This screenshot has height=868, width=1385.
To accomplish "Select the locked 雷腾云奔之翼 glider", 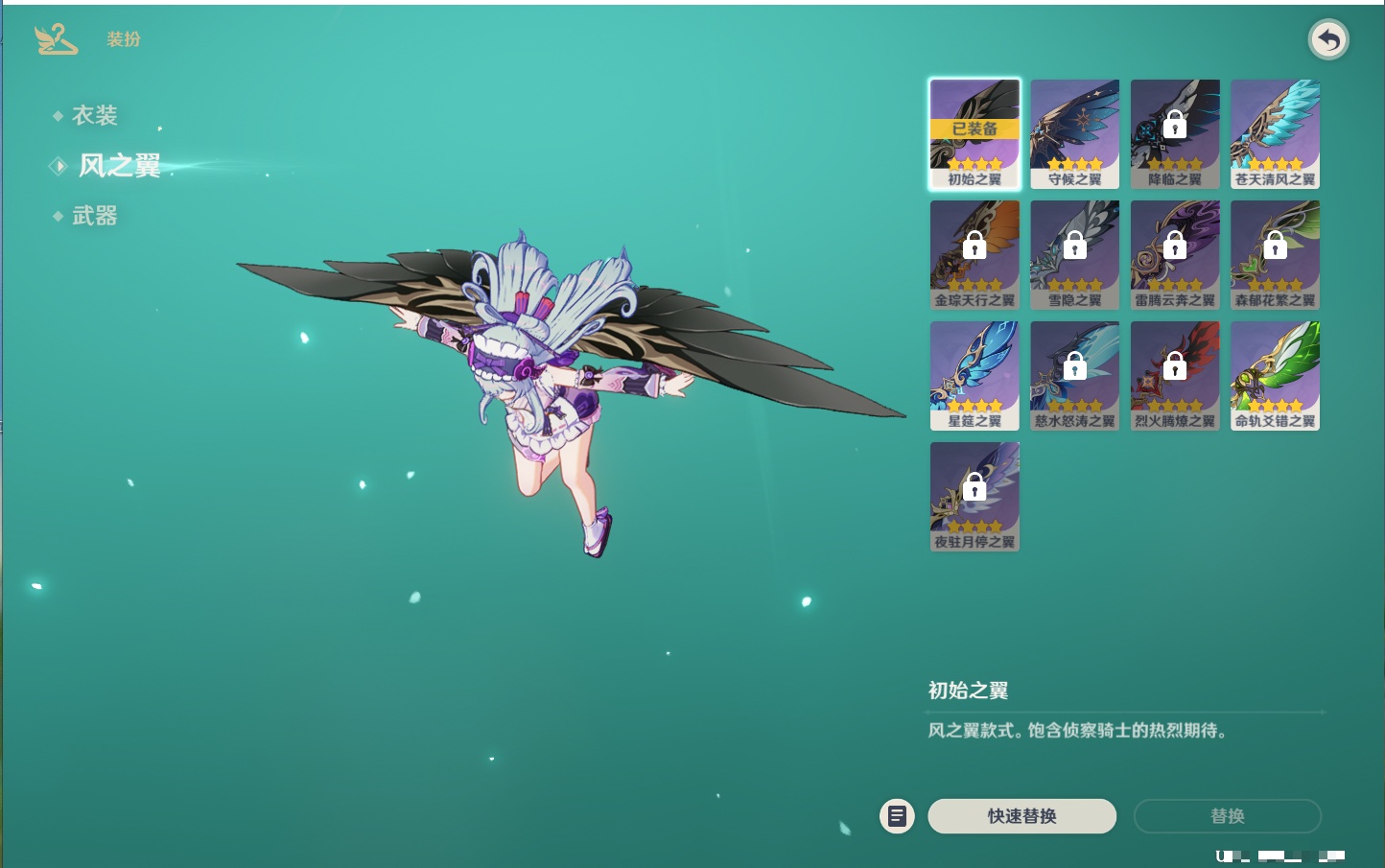I will tap(1175, 255).
